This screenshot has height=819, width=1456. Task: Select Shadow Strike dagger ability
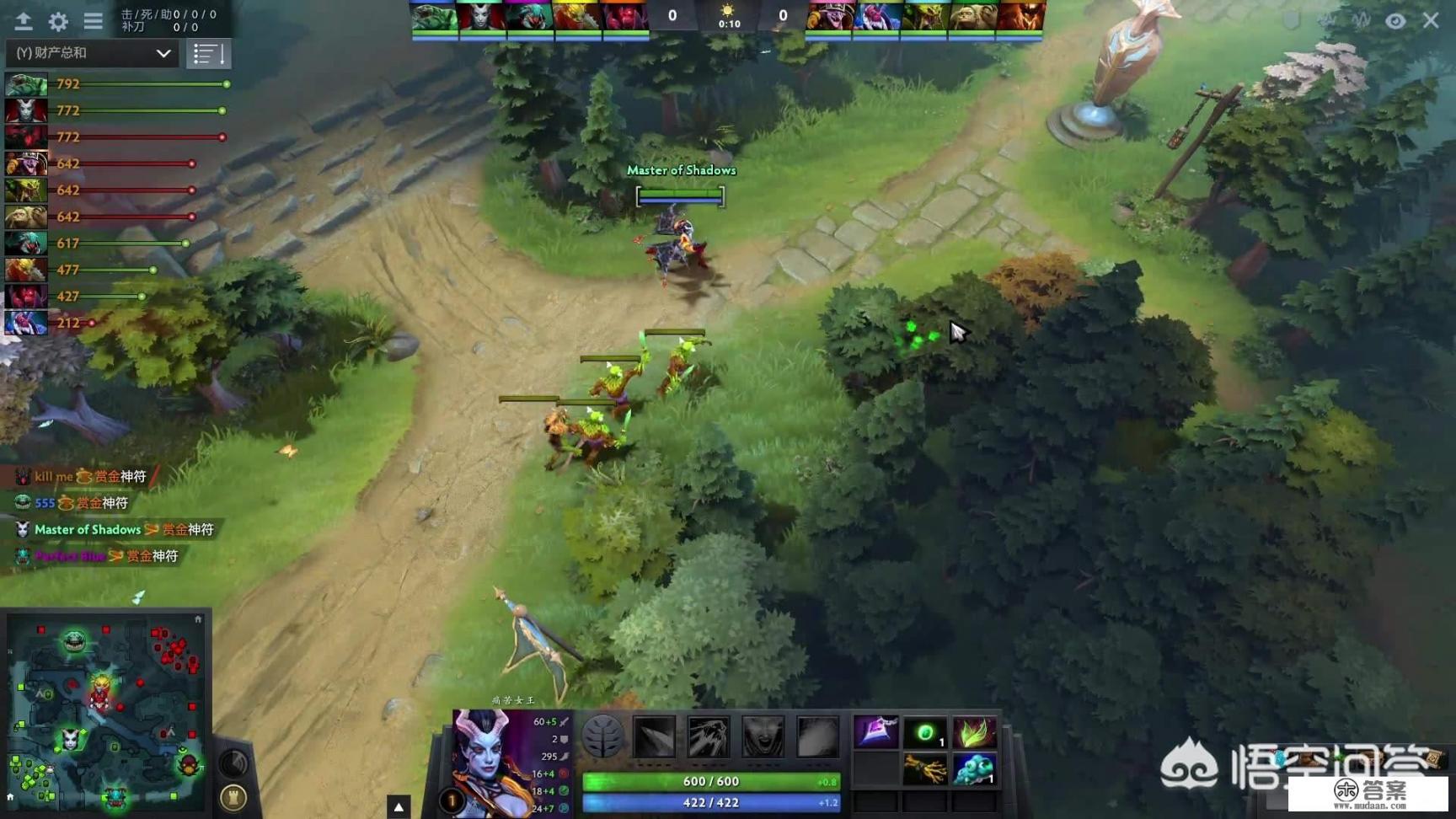coord(655,736)
